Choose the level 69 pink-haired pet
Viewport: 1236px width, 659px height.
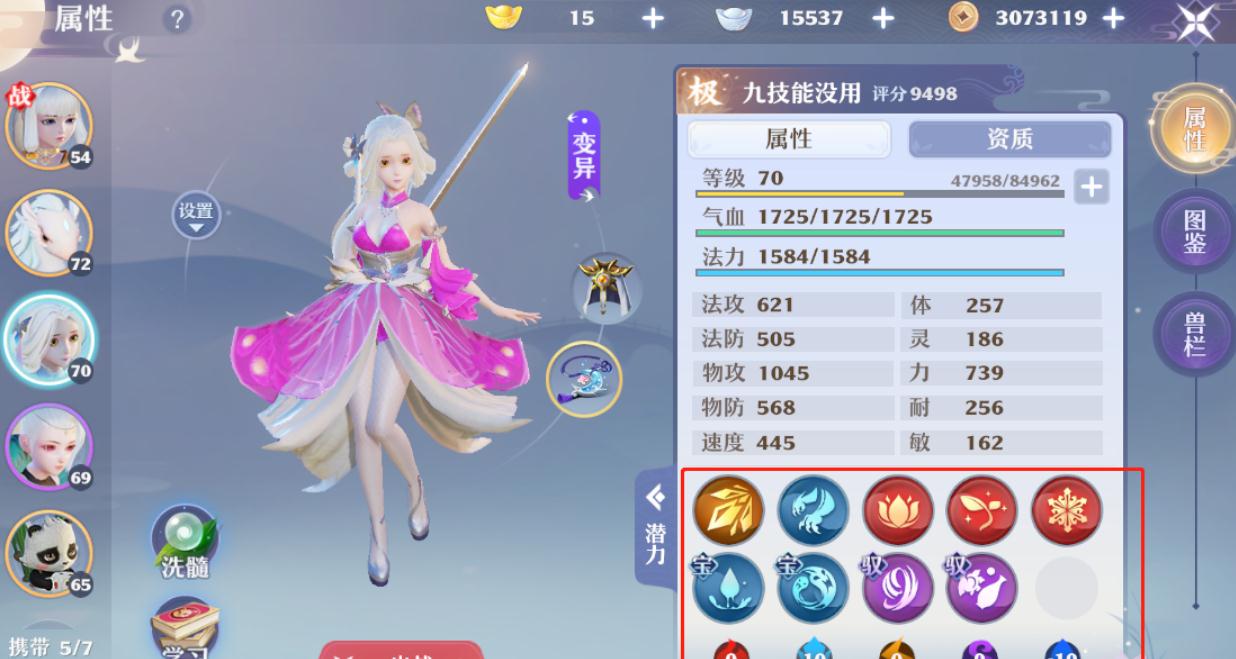[48, 445]
